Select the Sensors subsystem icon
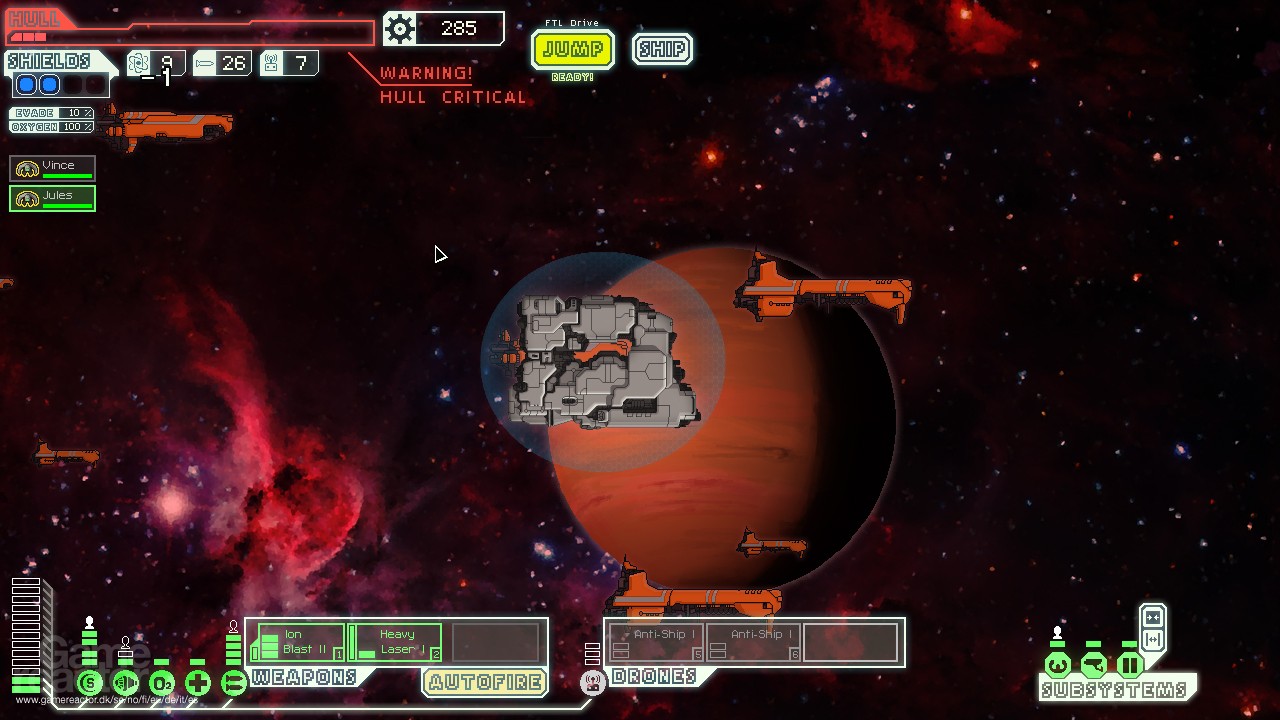This screenshot has width=1280, height=720. [x=1094, y=666]
